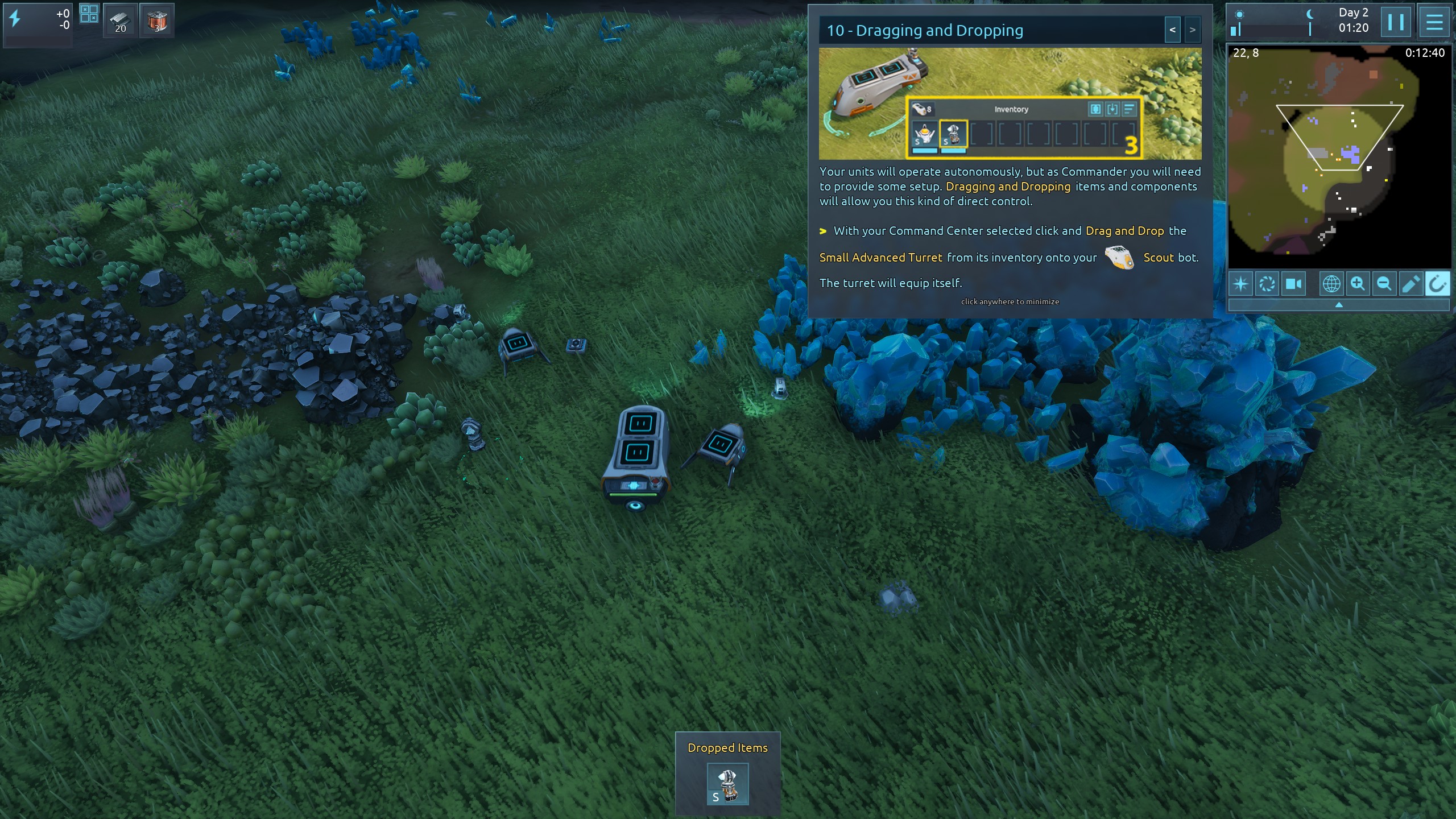Minimize the Dragging and Dropping tutorial panel
1456x819 pixels.
(1010, 301)
